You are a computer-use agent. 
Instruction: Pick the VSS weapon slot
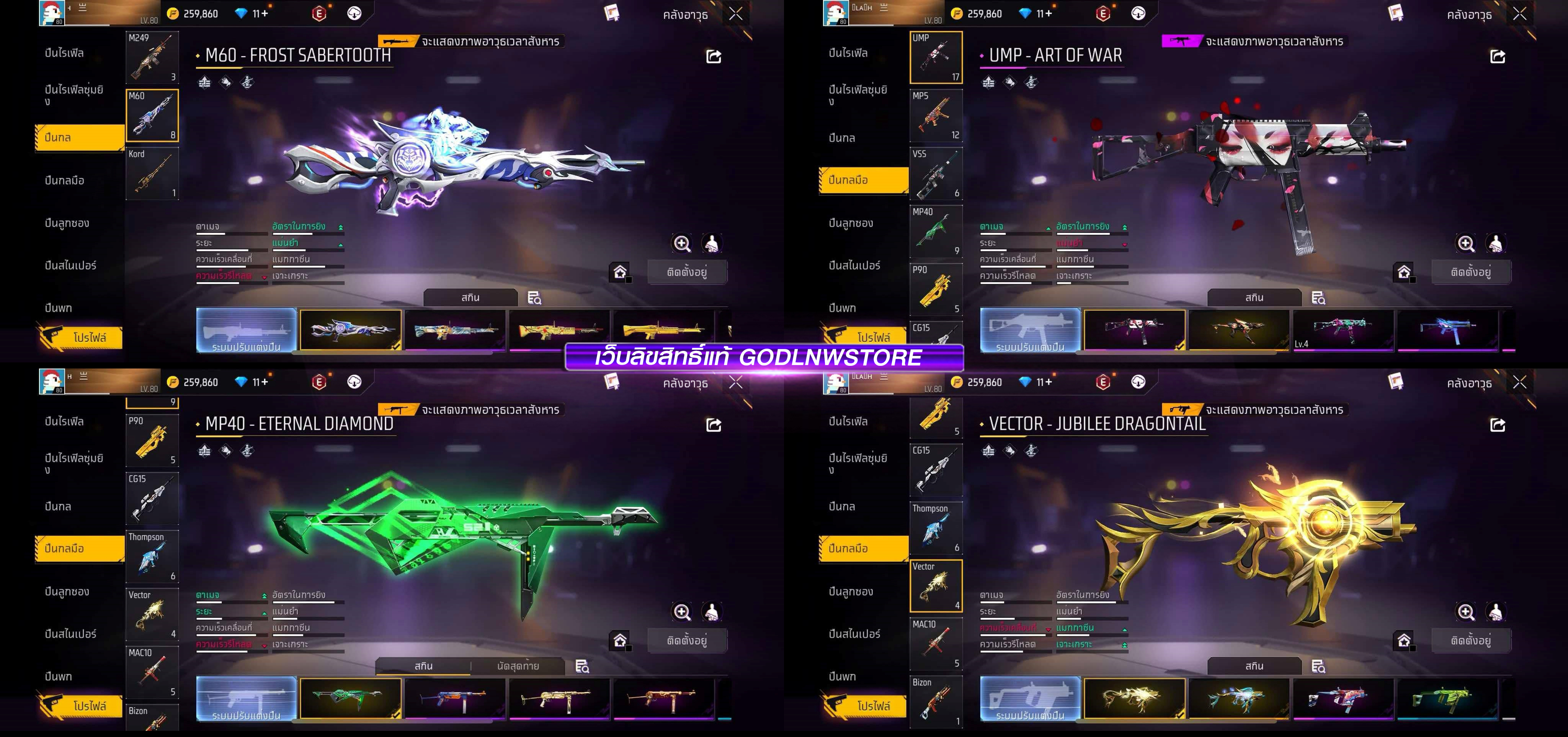pos(936,174)
